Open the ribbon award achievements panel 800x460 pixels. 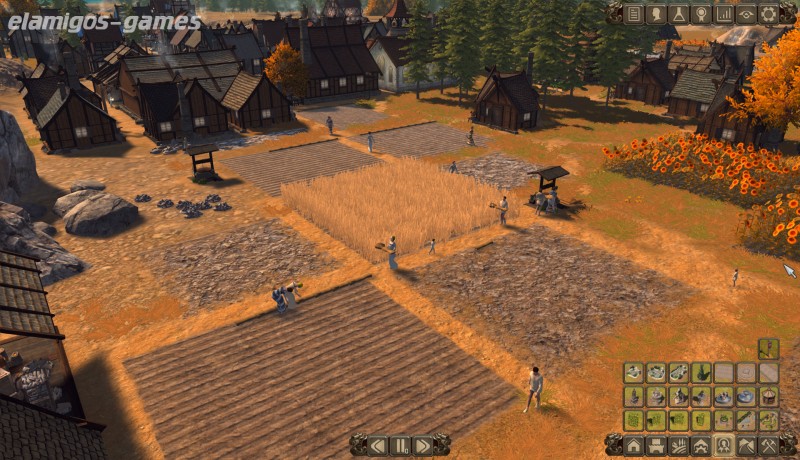(701, 14)
